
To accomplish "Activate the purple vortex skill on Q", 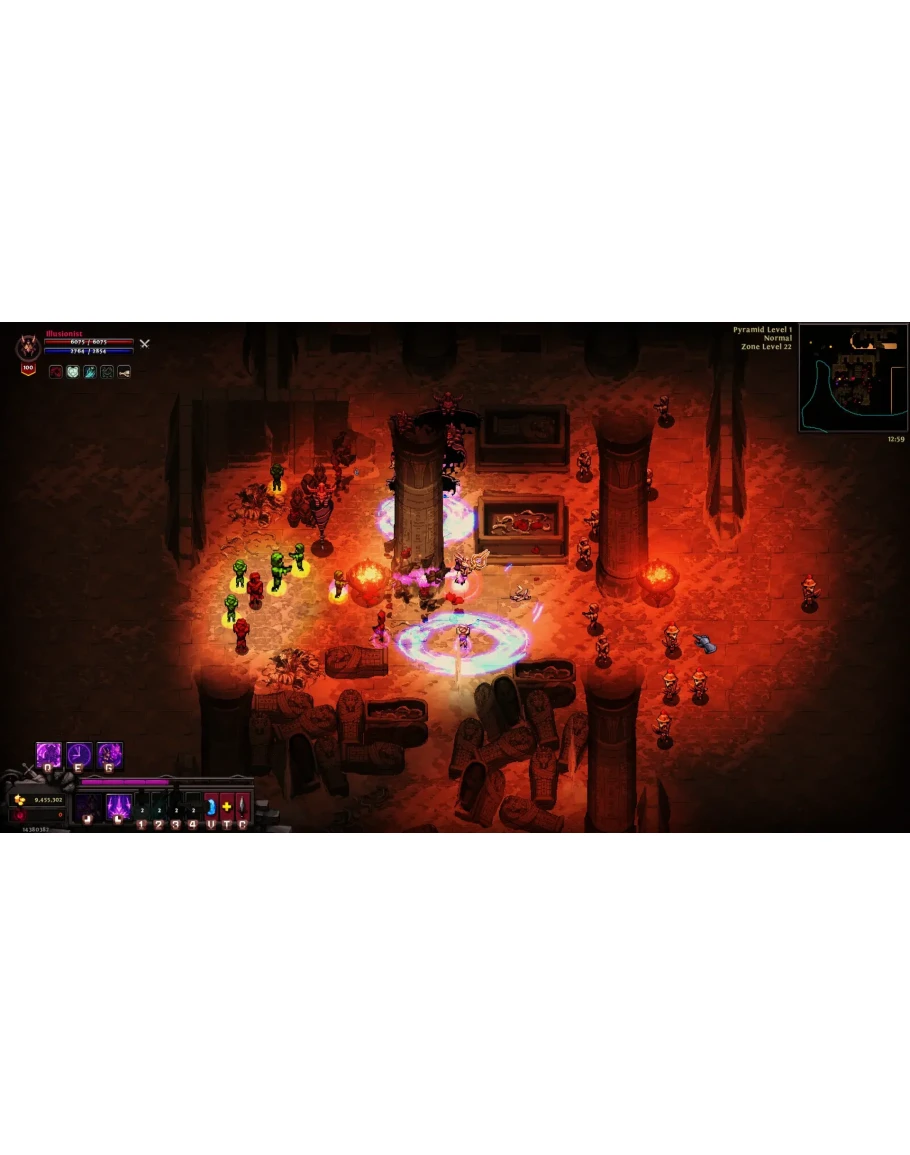I will coord(49,755).
